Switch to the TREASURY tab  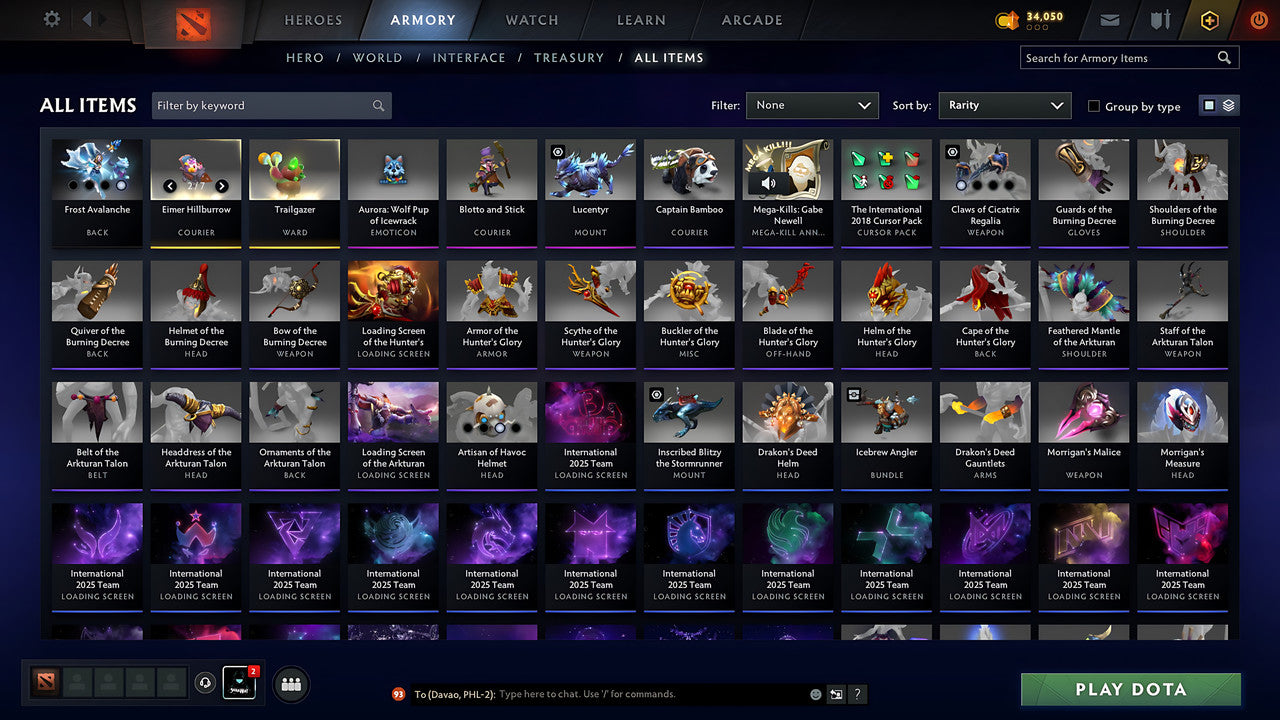point(569,58)
